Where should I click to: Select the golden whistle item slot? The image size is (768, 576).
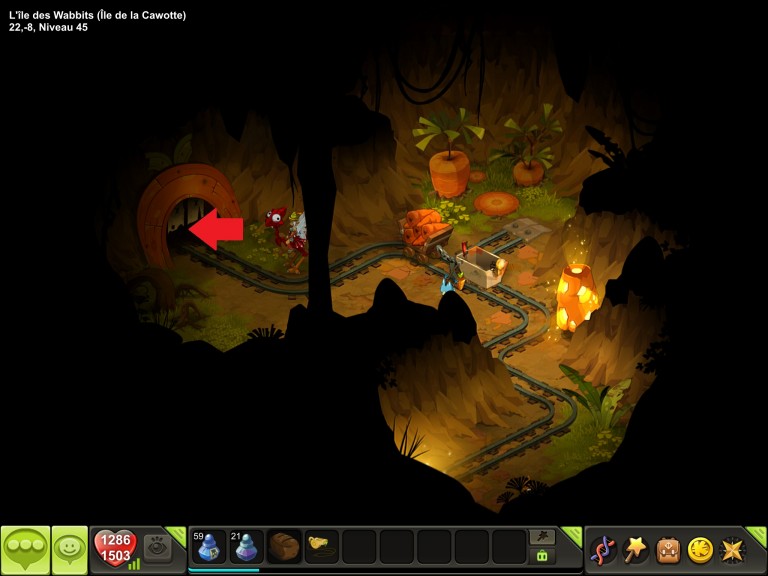click(x=321, y=546)
